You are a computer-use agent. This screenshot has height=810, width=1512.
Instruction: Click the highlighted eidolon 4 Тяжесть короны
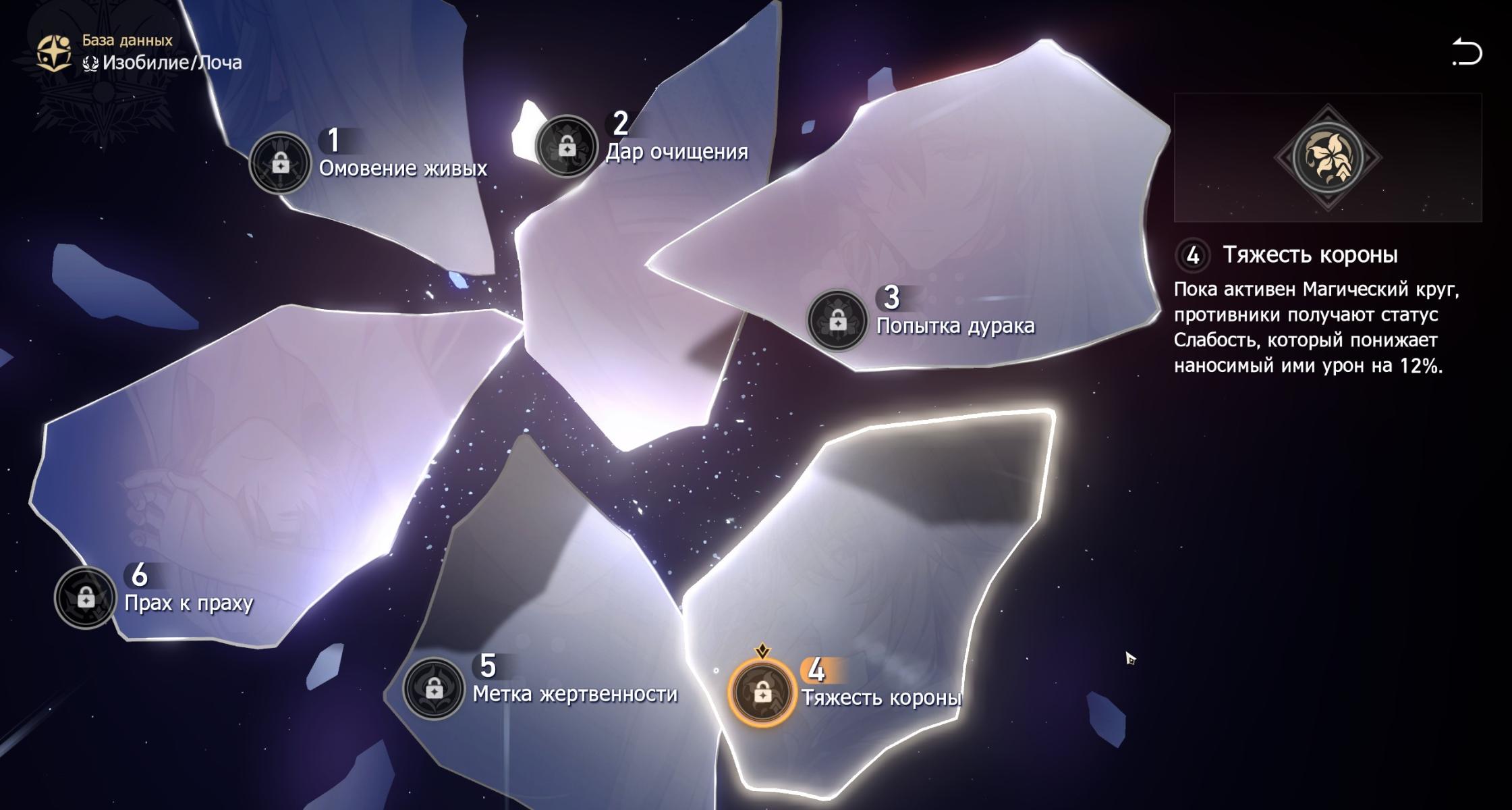762,693
